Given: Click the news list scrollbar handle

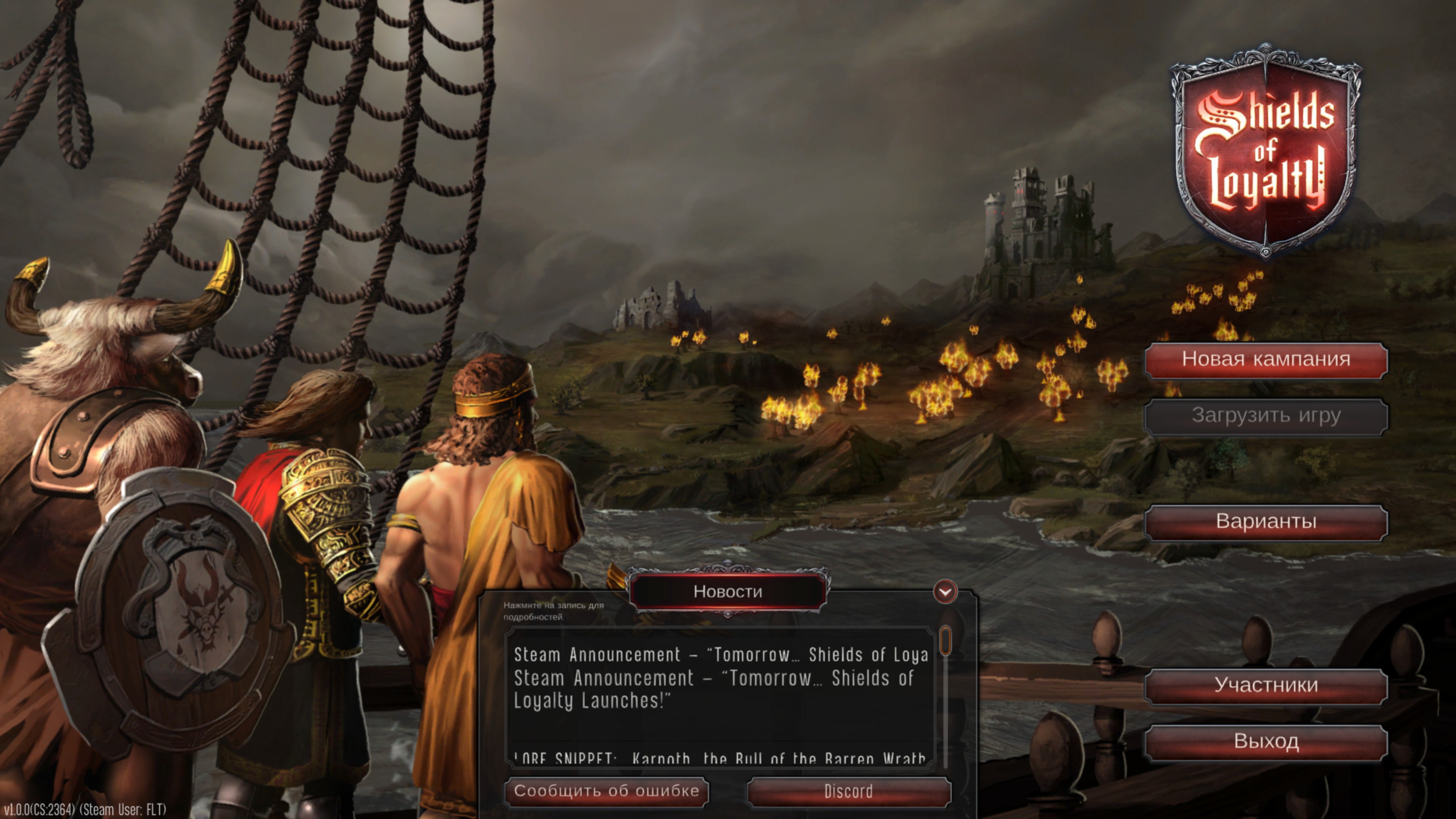Looking at the screenshot, I should [945, 640].
